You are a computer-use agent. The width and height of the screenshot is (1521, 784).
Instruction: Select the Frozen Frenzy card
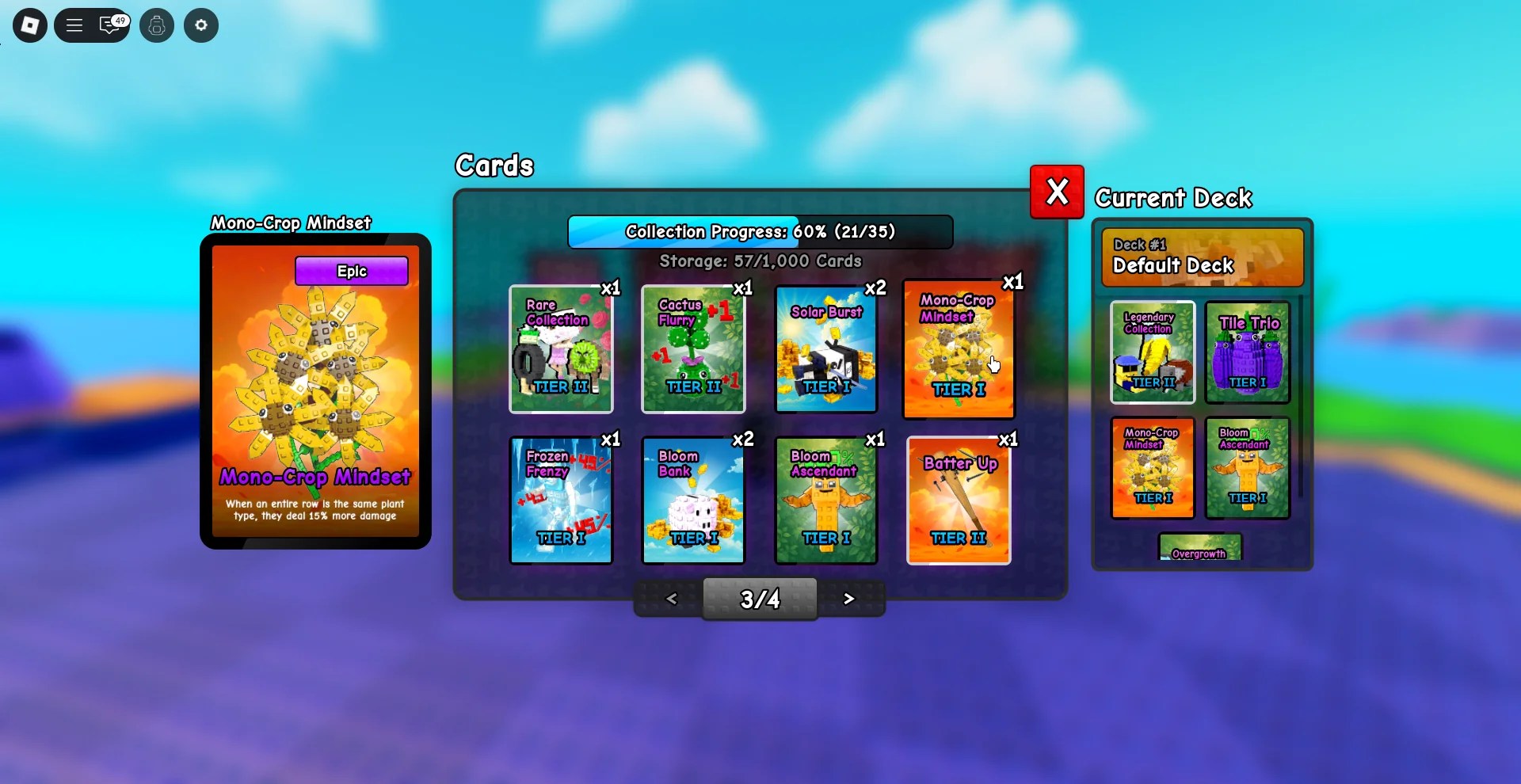(561, 500)
